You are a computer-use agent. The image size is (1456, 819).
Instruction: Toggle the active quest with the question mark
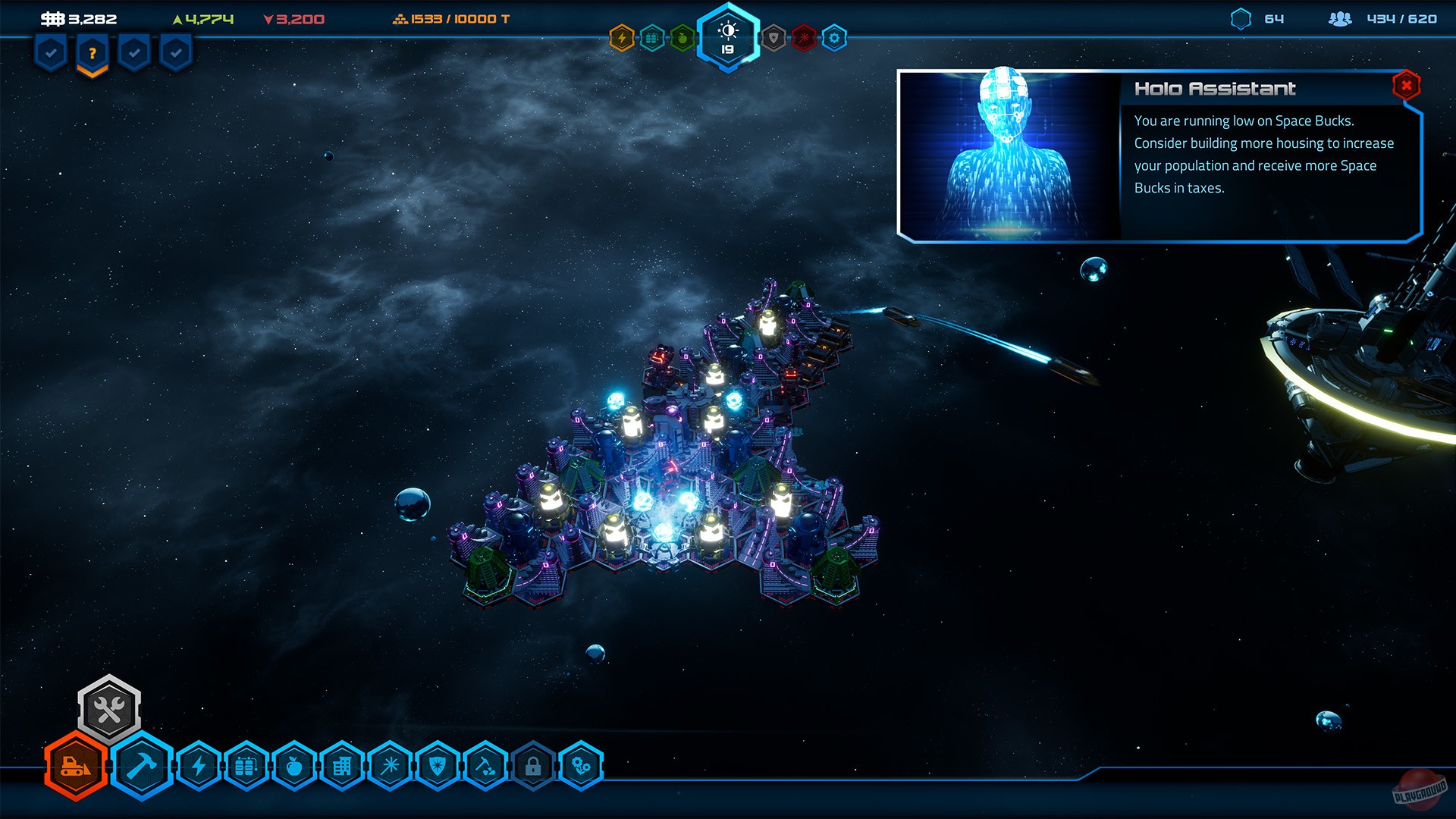point(91,52)
